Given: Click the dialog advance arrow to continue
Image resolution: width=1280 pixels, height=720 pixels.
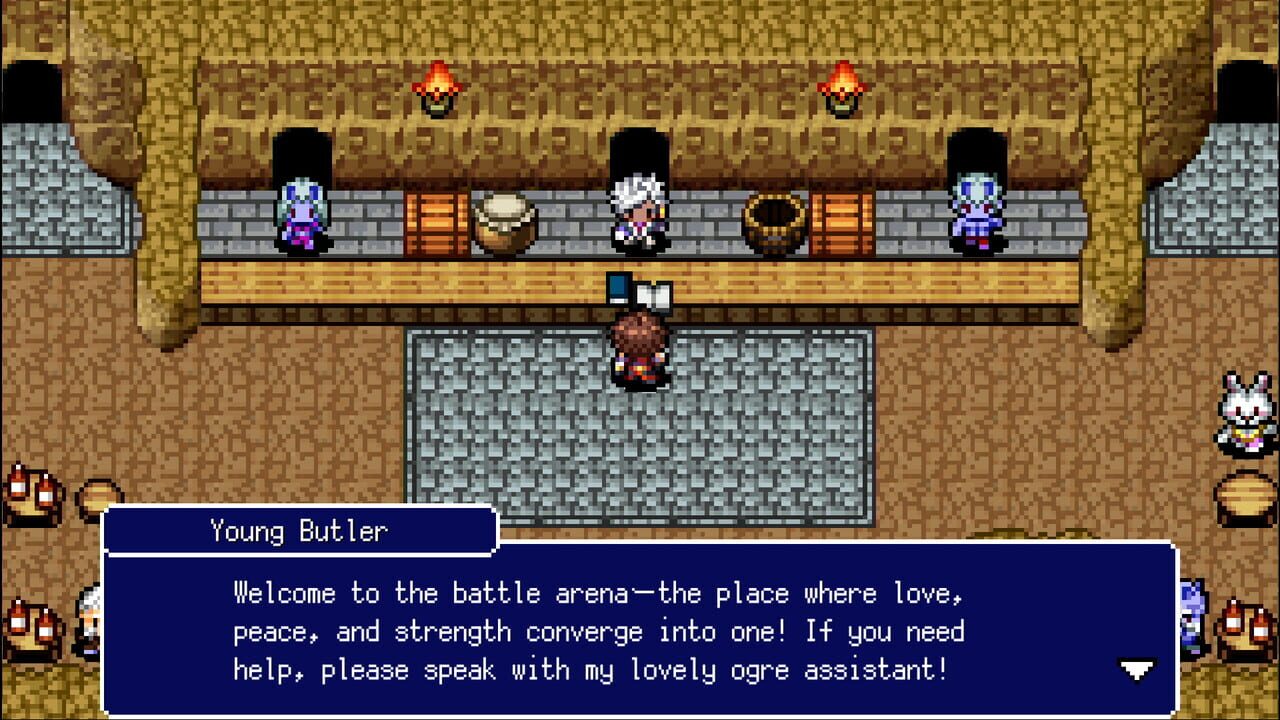Looking at the screenshot, I should coord(1136,669).
